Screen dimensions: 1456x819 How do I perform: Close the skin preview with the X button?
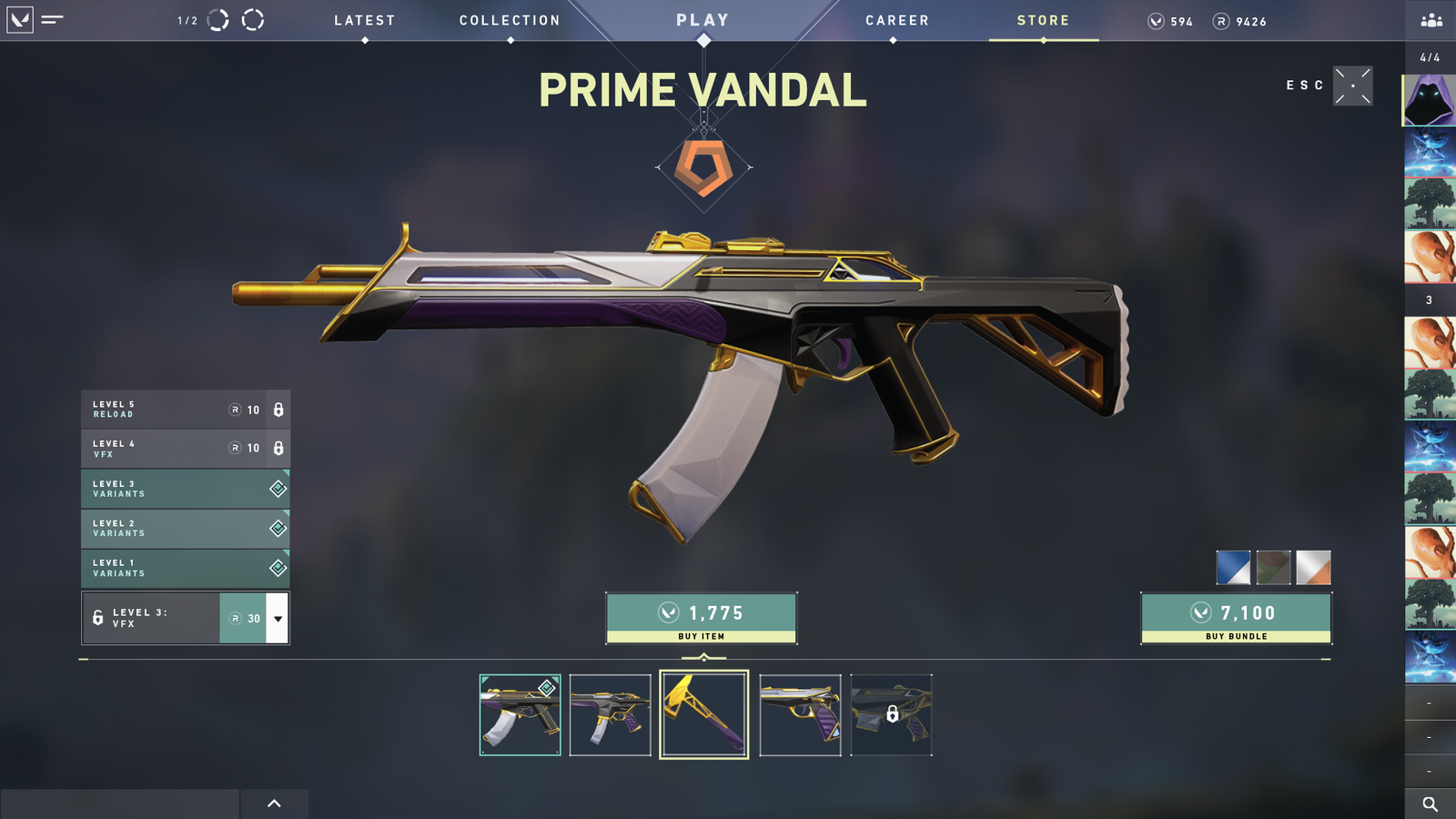(x=1353, y=86)
